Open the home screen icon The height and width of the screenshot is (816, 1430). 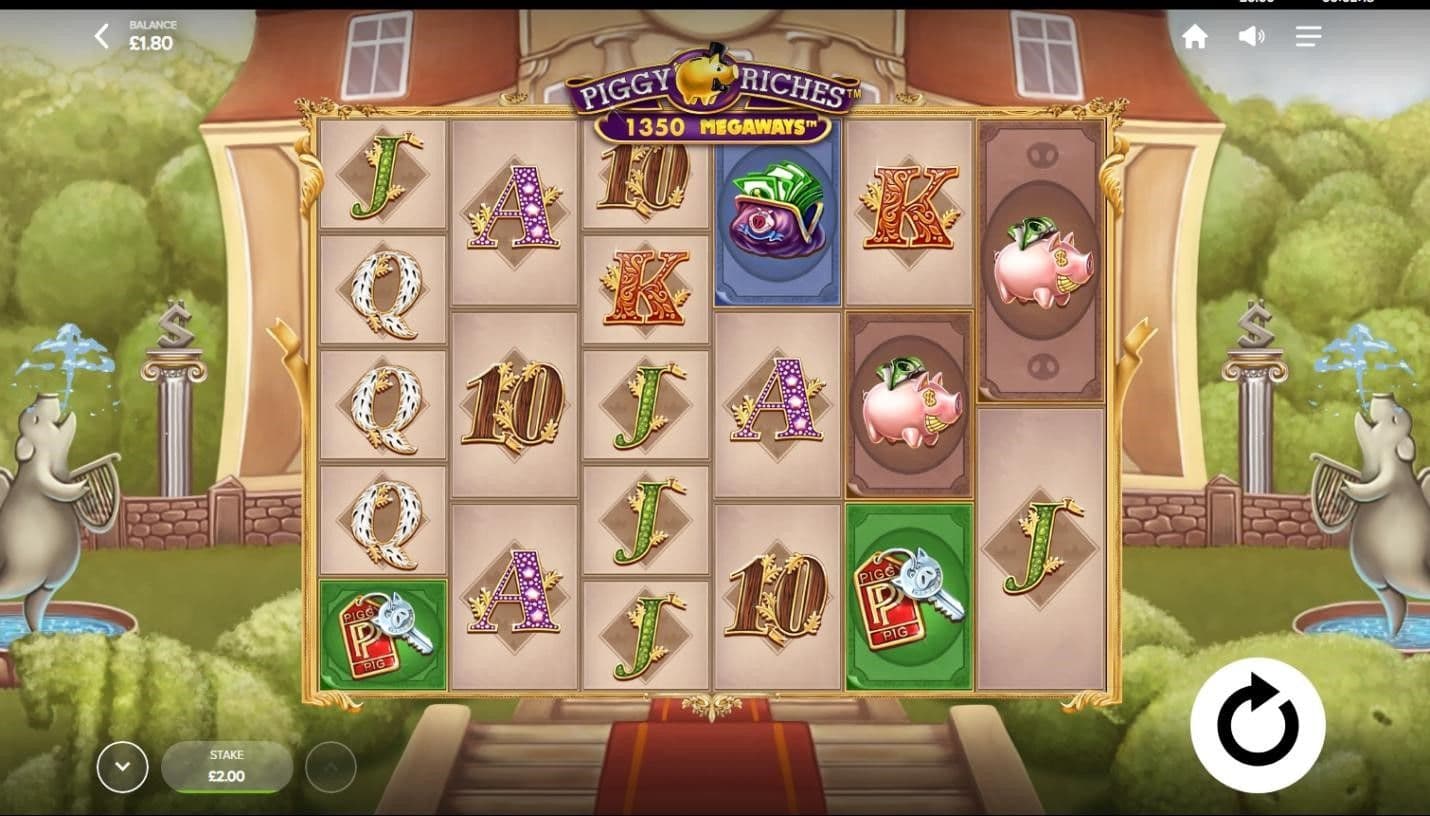click(x=1194, y=37)
